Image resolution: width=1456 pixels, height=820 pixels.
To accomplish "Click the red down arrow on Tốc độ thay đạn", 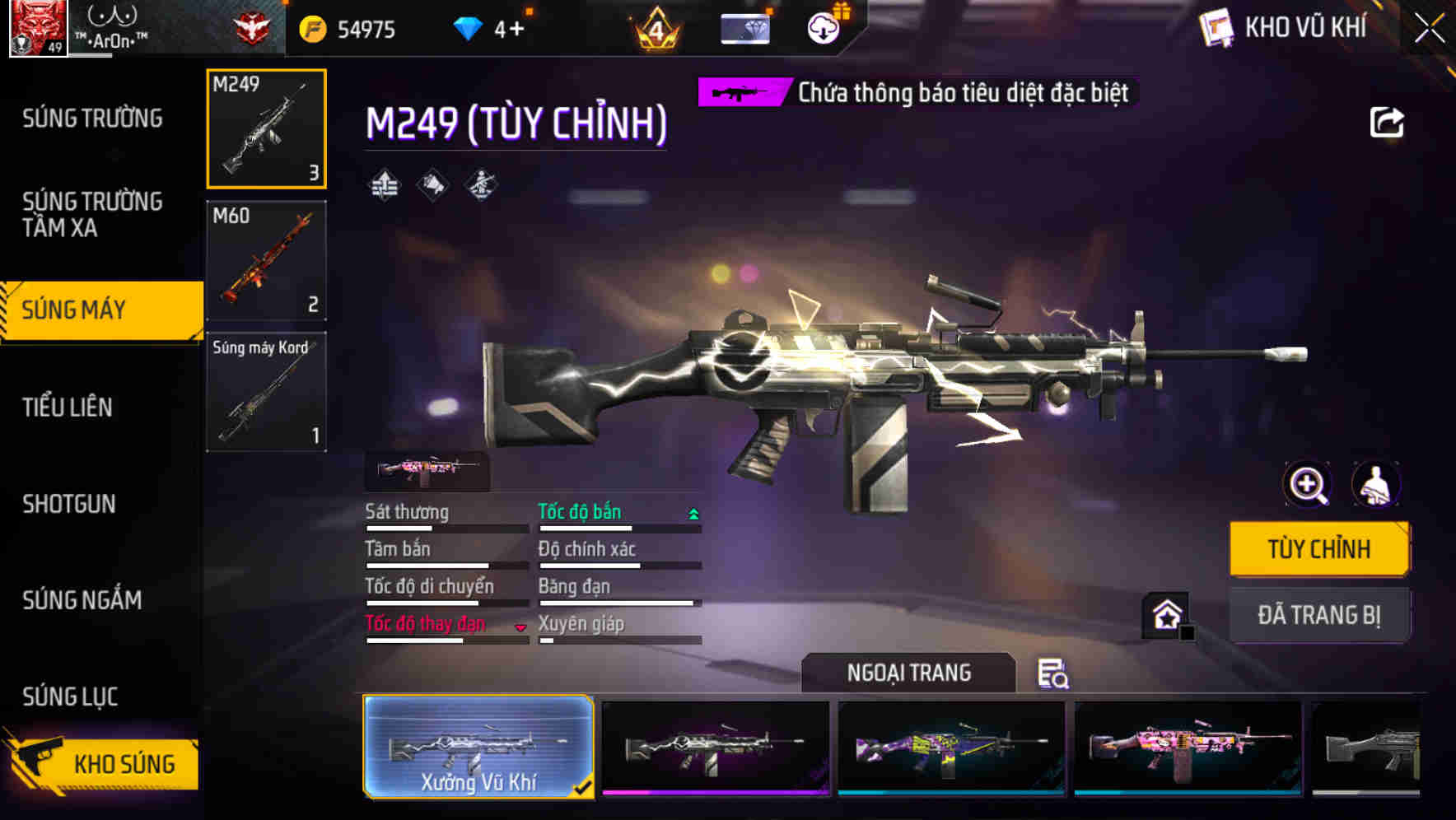I will [520, 627].
